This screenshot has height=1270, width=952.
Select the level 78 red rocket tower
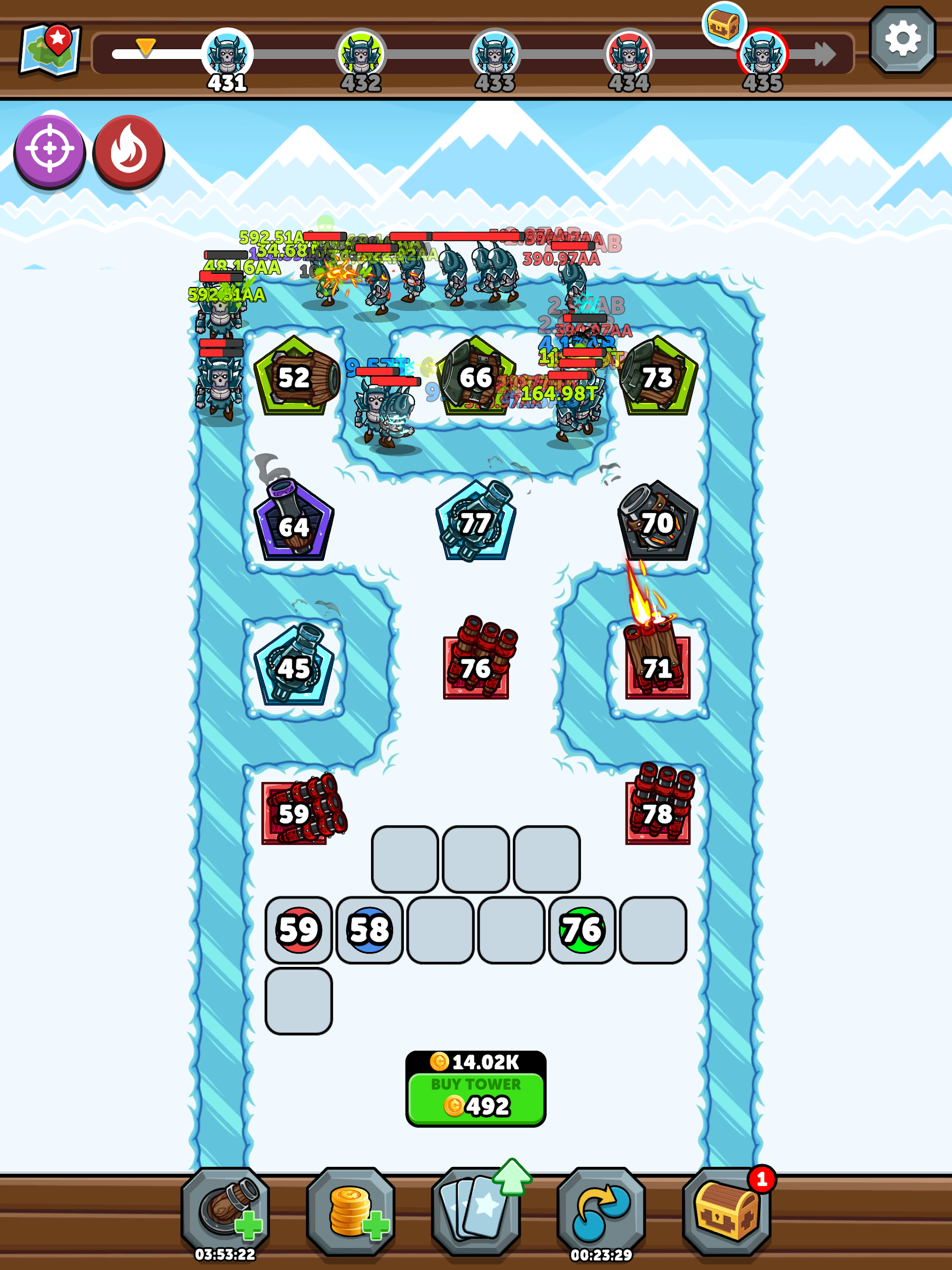tap(658, 810)
